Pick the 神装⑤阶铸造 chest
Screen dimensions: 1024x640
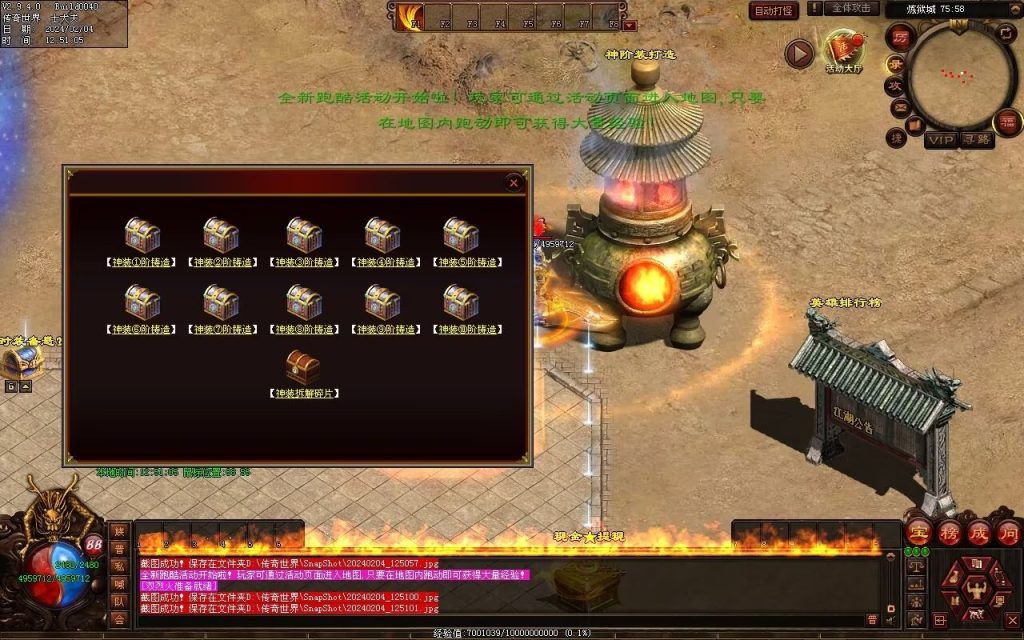pos(460,236)
